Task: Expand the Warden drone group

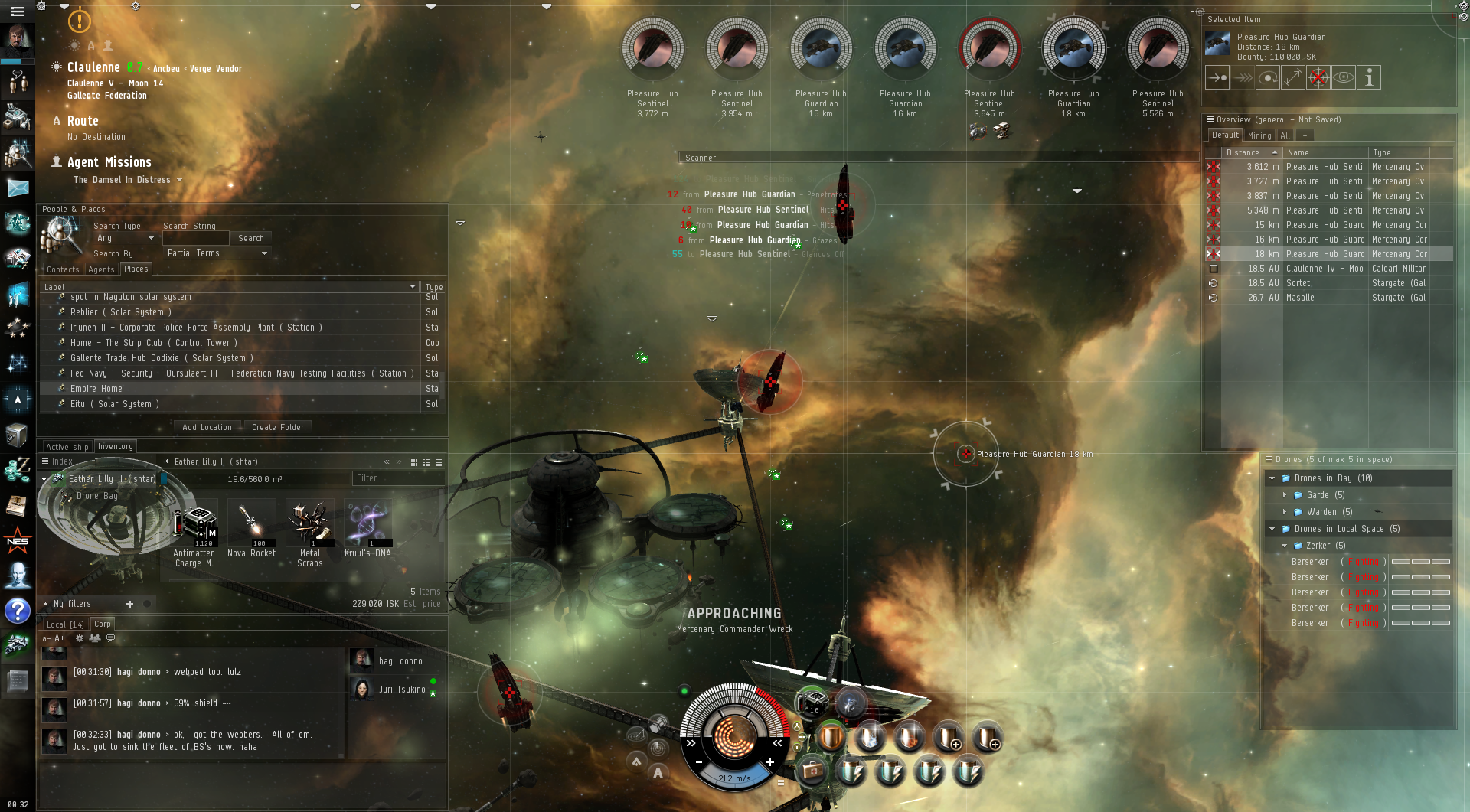Action: [x=1285, y=512]
